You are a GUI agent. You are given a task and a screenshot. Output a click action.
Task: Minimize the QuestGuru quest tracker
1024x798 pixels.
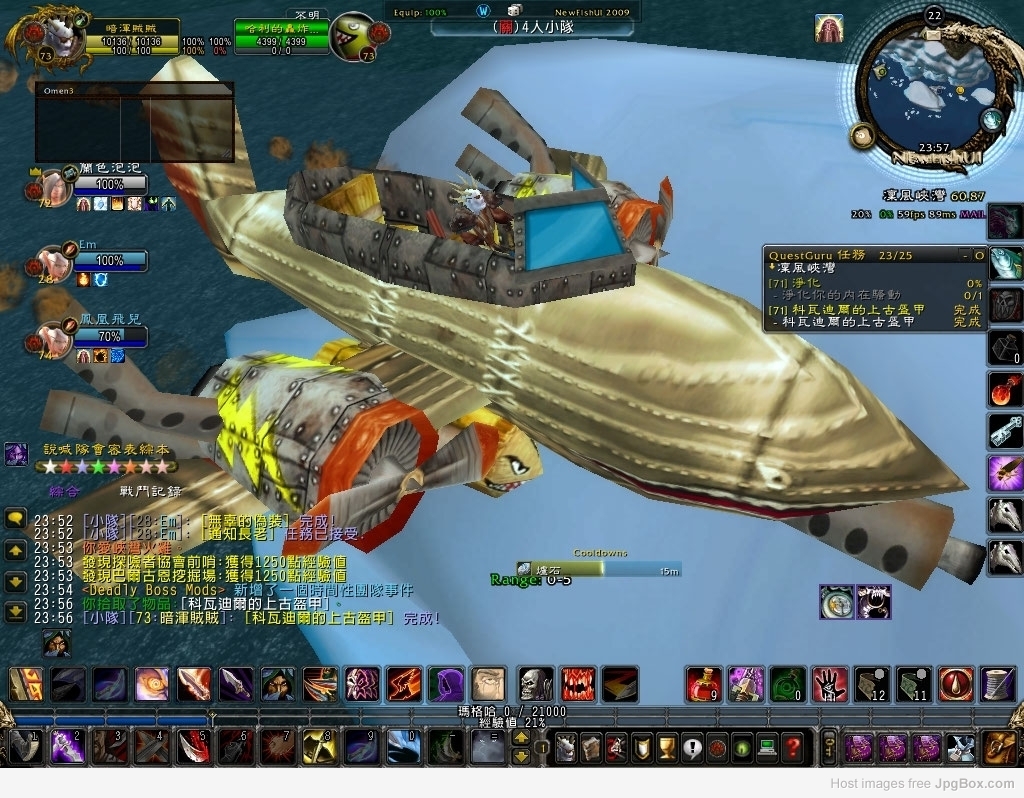pos(964,256)
